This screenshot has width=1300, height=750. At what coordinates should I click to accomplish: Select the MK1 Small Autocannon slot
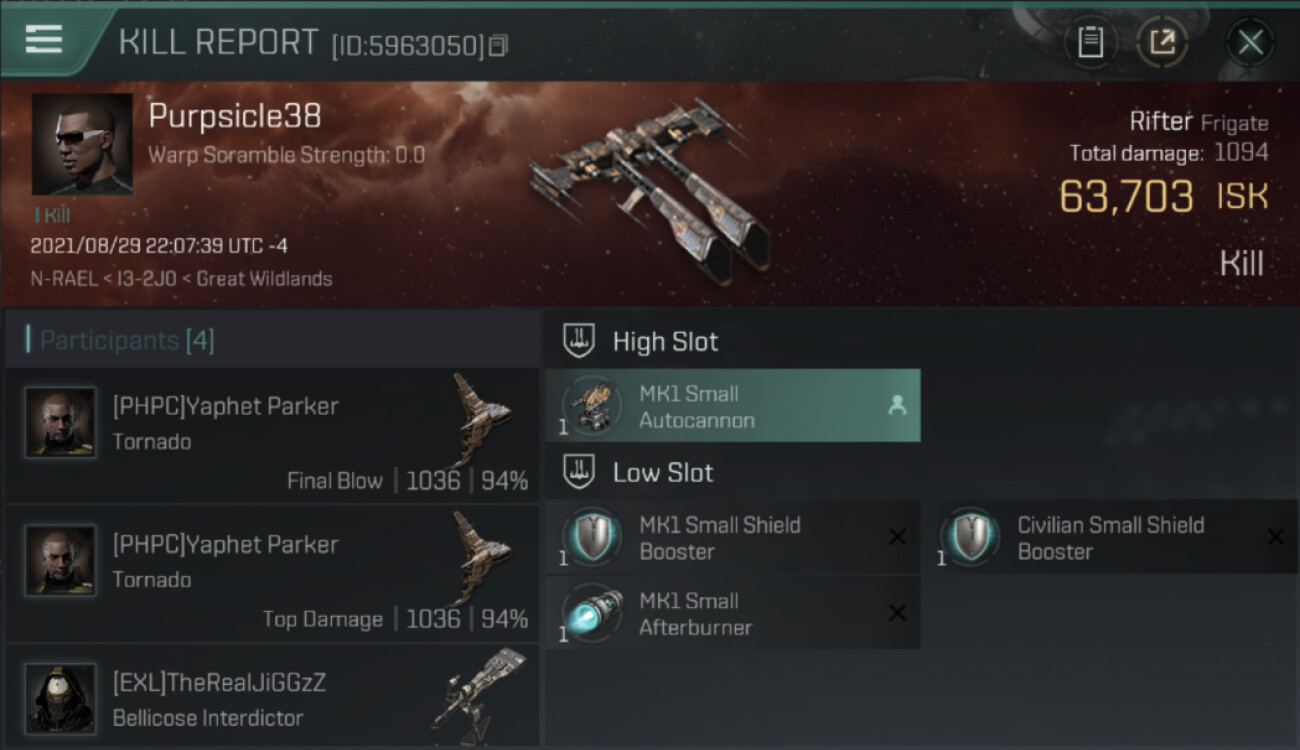tap(732, 406)
